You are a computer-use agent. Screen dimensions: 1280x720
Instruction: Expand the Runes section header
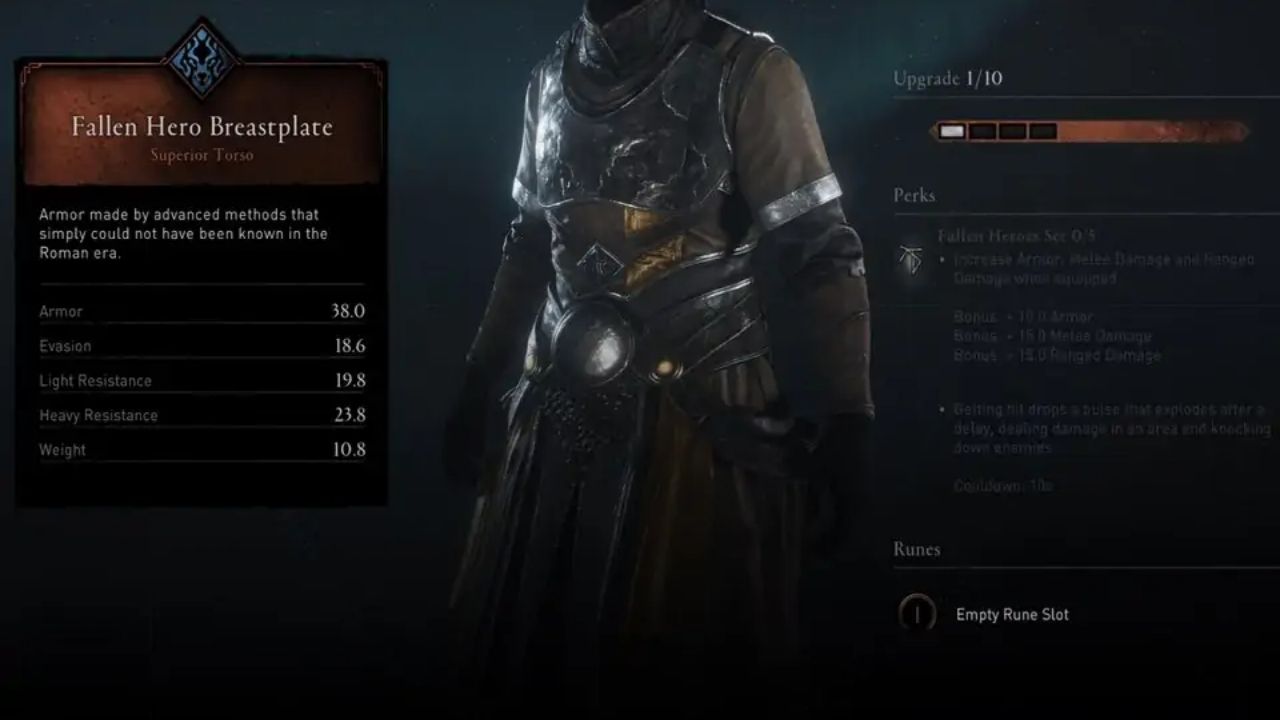(915, 549)
